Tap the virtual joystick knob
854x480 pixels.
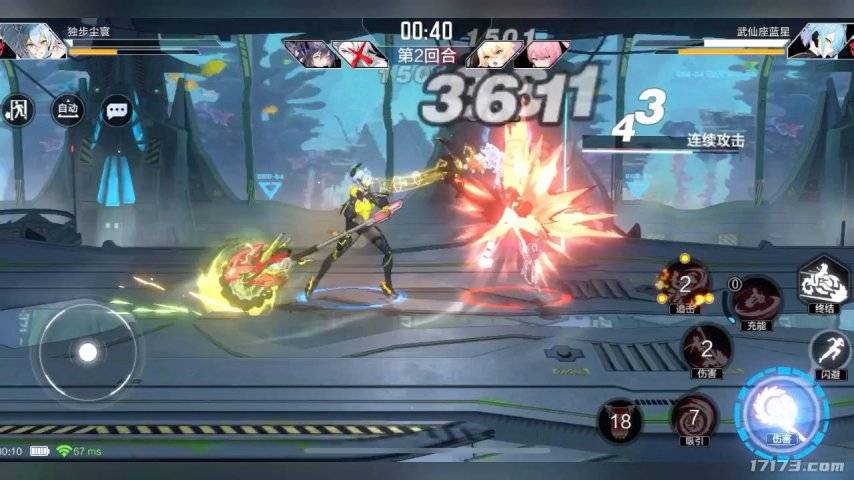coord(88,352)
